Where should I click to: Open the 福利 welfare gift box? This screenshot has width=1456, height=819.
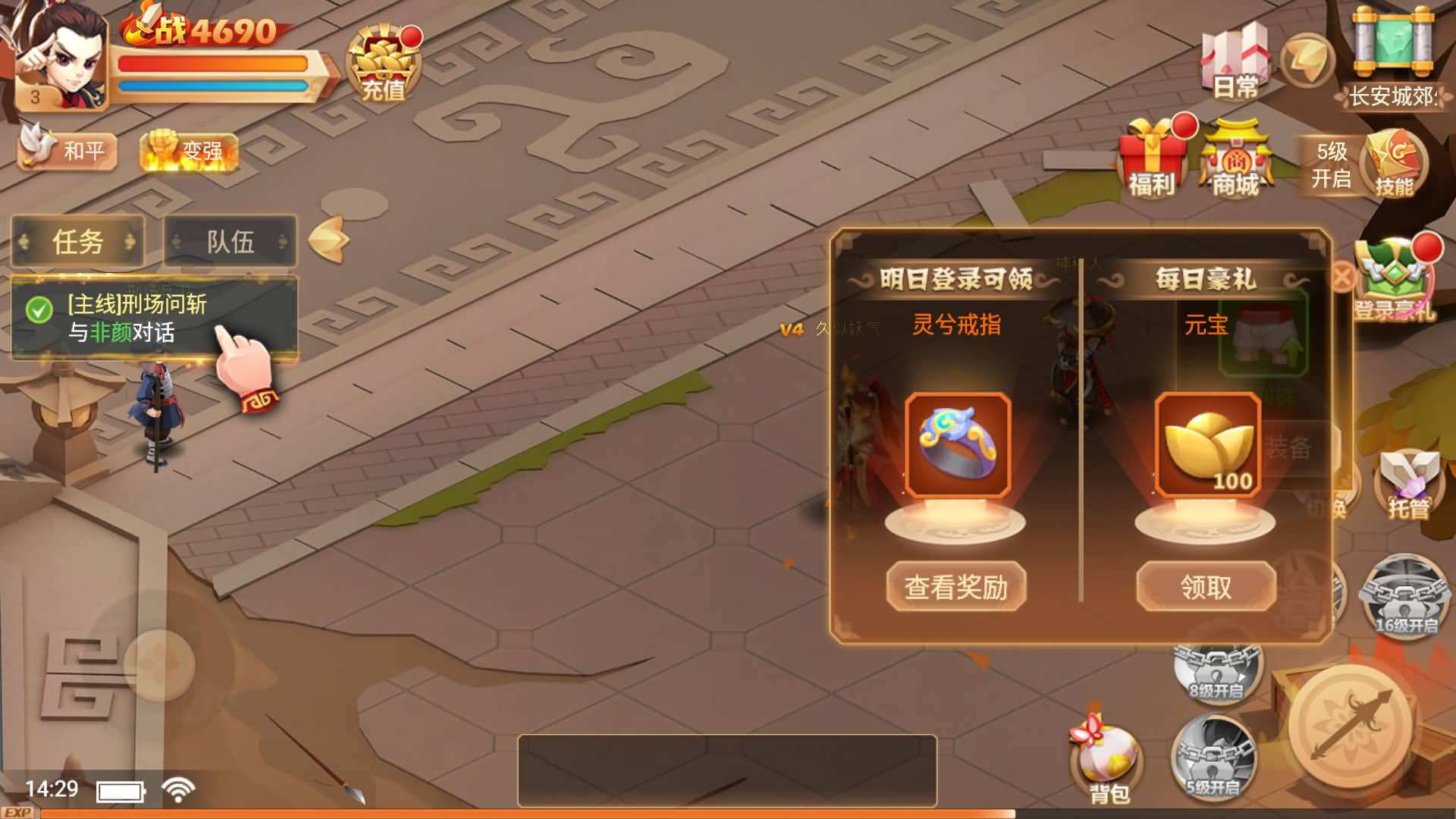click(1153, 161)
